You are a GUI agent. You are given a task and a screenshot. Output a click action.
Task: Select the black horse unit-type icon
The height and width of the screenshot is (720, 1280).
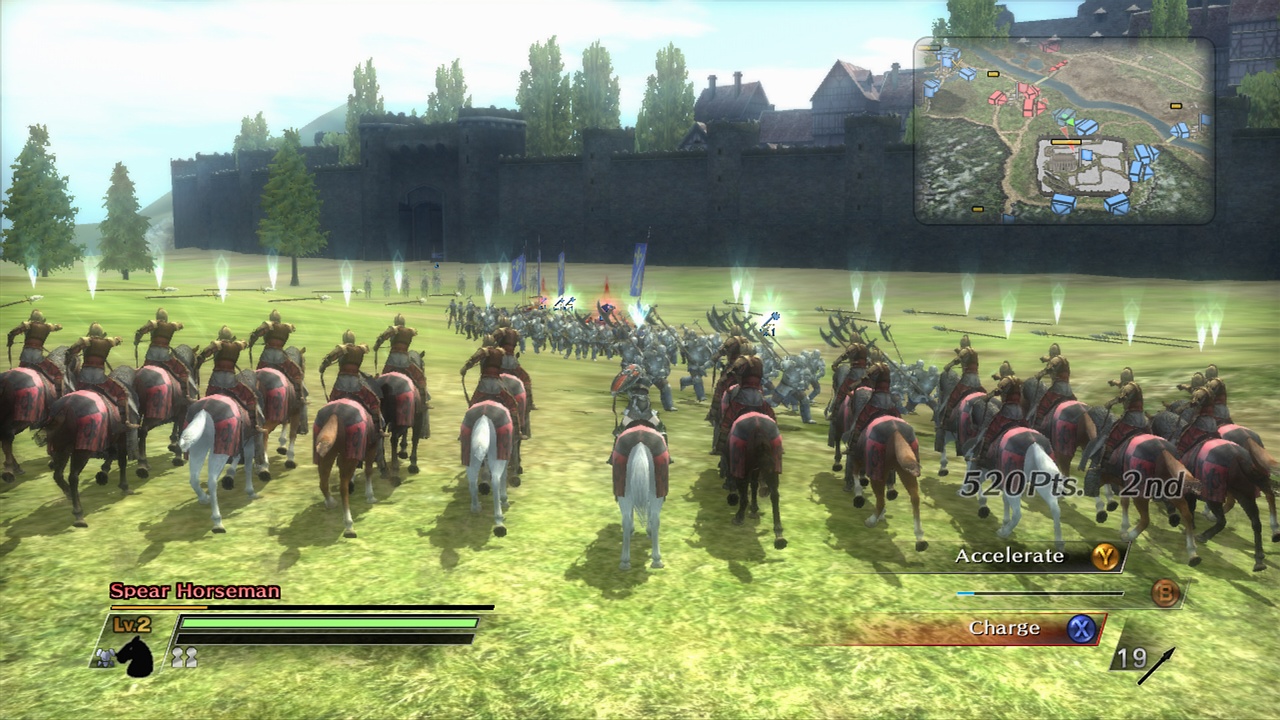coord(136,655)
